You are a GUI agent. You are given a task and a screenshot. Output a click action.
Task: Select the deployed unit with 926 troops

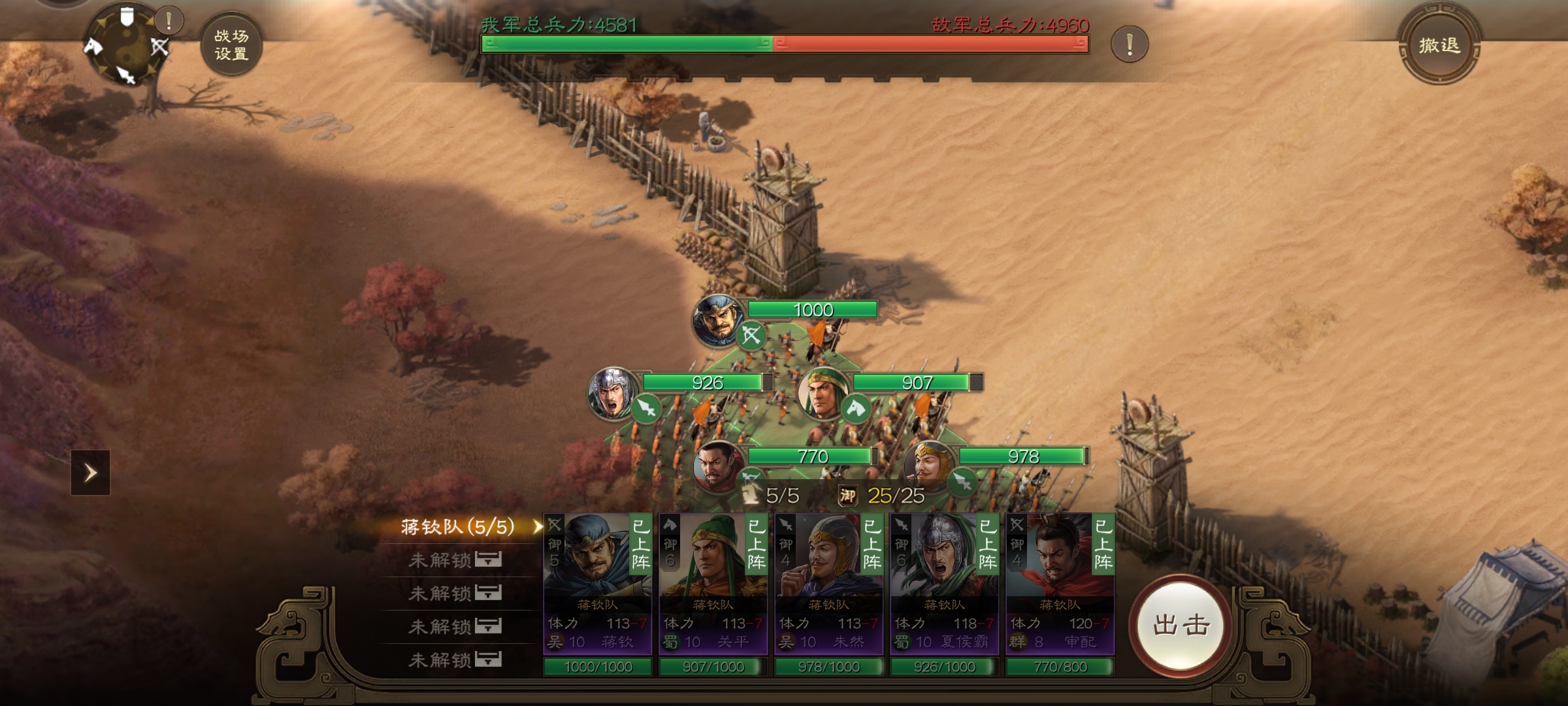coord(613,393)
